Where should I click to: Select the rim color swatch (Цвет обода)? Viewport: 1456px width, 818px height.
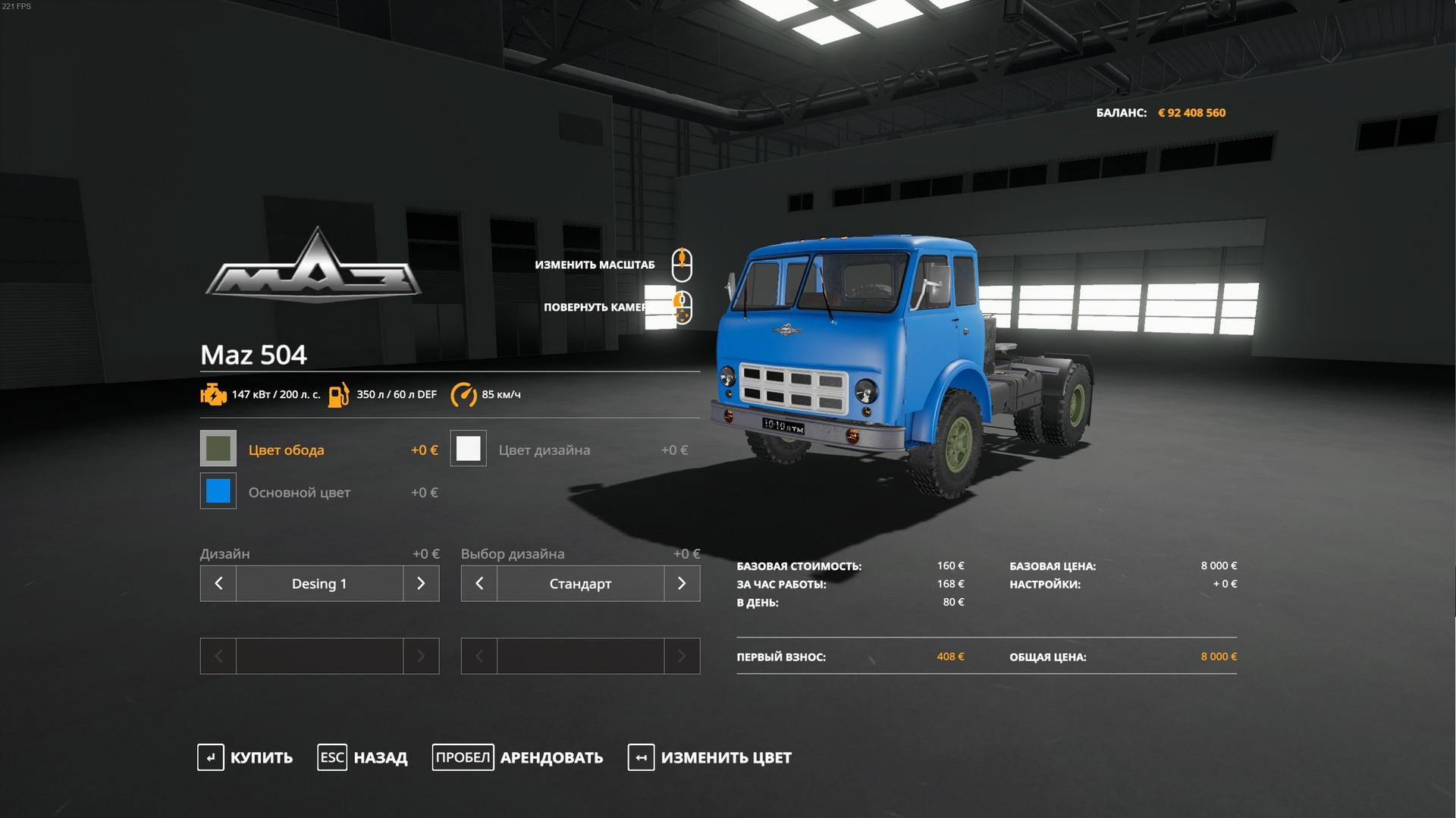218,449
